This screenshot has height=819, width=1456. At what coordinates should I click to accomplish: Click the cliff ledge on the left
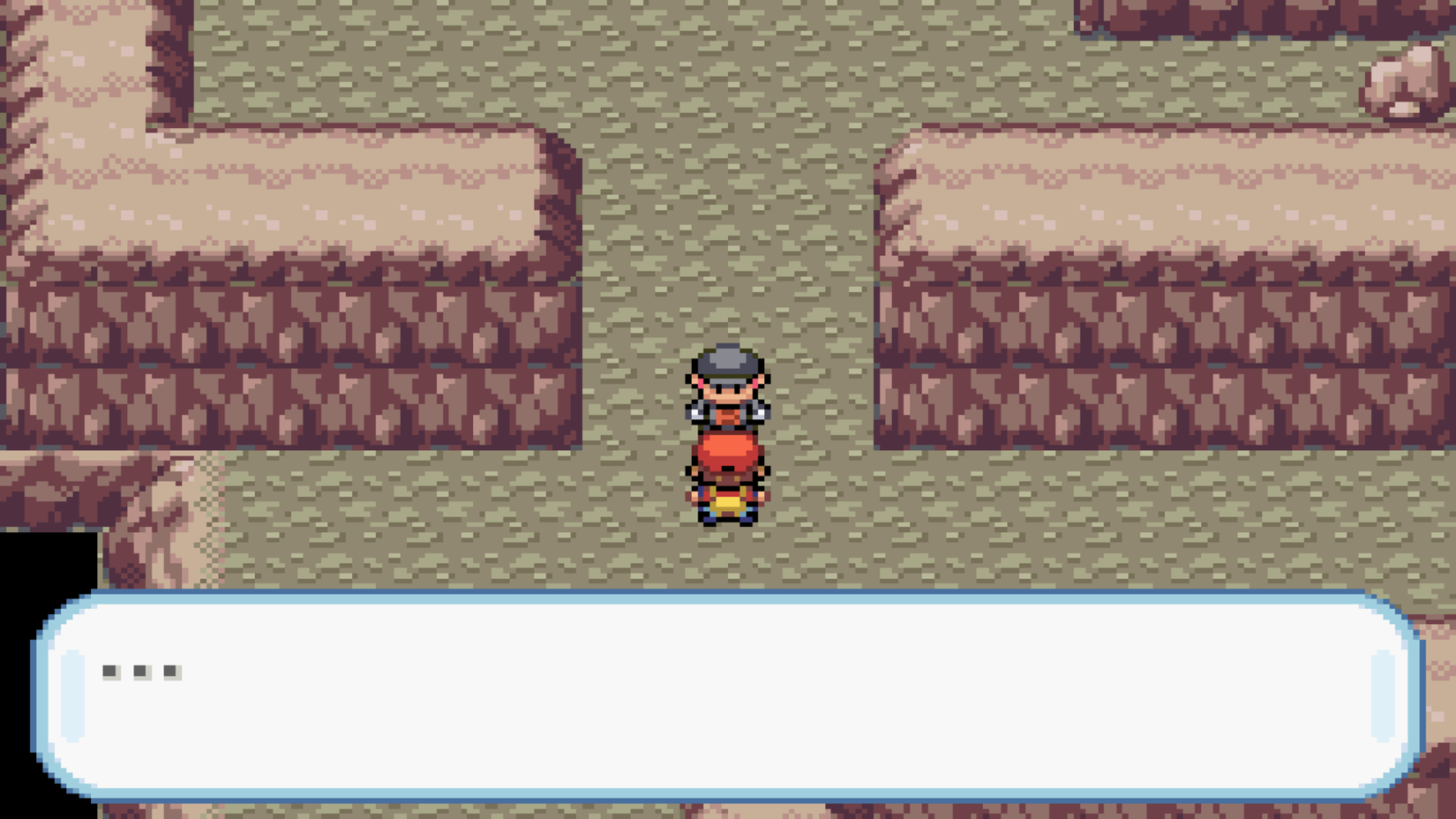point(309,194)
